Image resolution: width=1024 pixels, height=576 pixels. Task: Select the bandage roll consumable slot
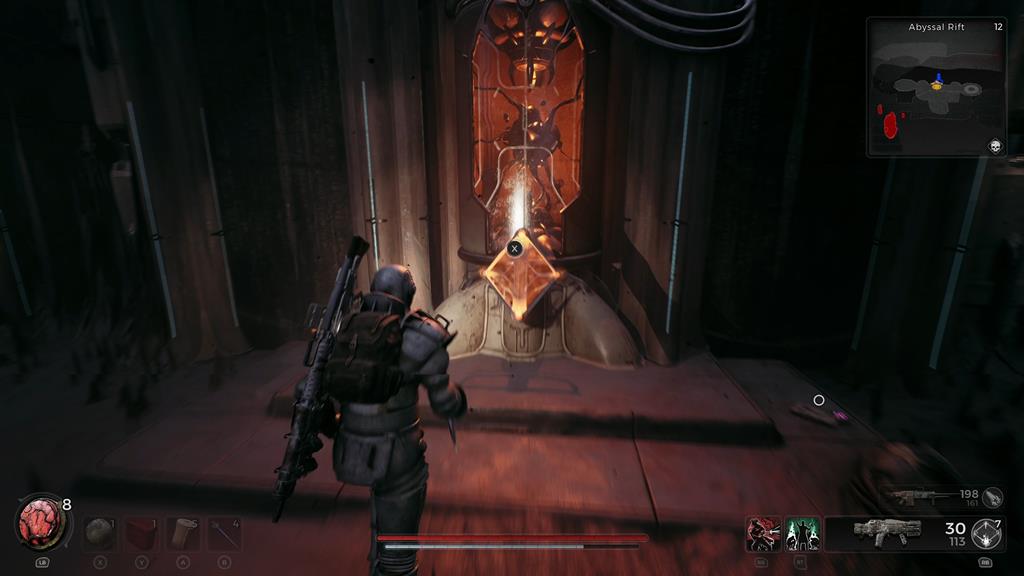point(183,533)
